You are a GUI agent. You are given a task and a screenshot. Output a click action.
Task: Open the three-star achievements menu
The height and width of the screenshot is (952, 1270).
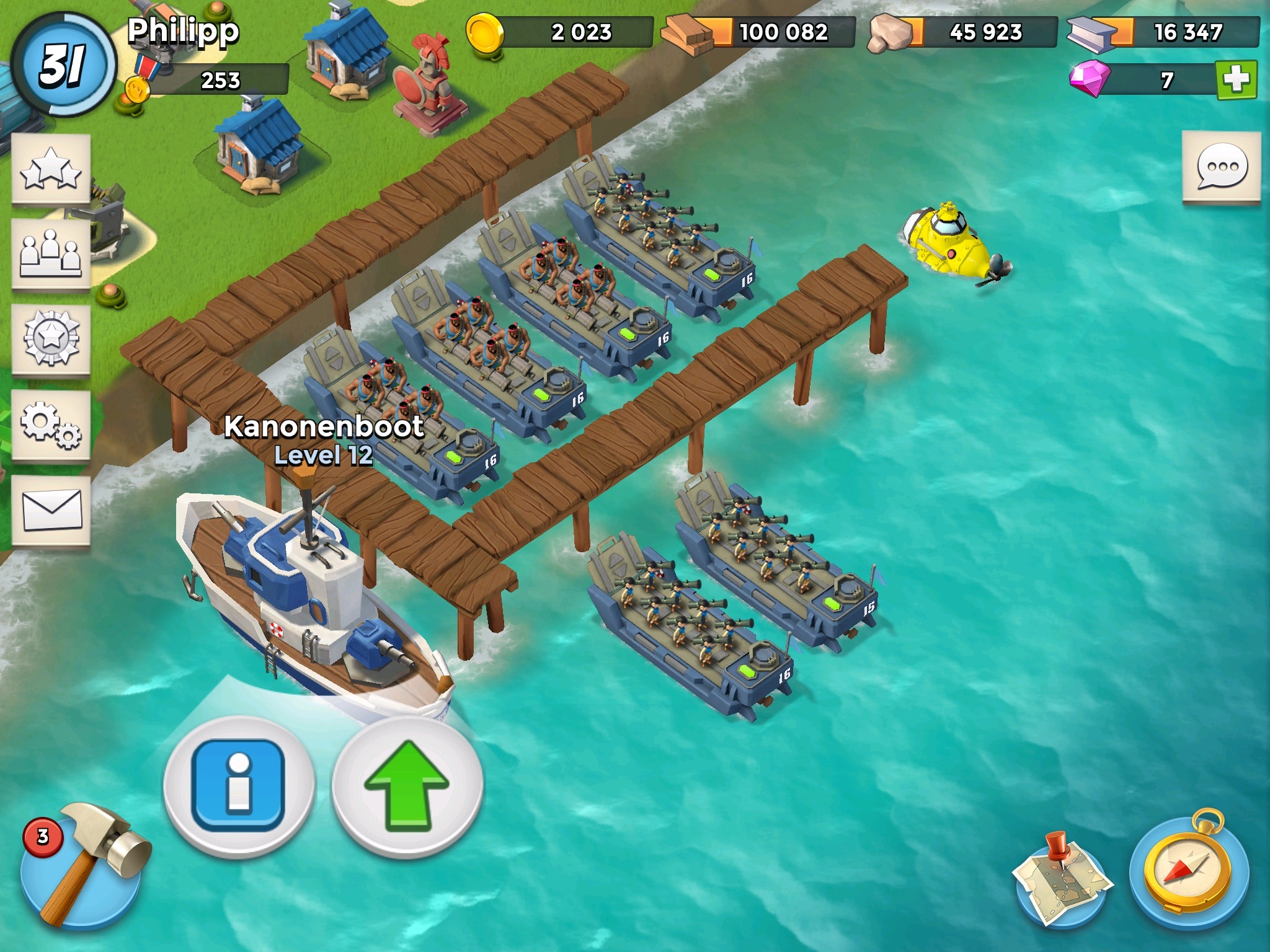51,169
